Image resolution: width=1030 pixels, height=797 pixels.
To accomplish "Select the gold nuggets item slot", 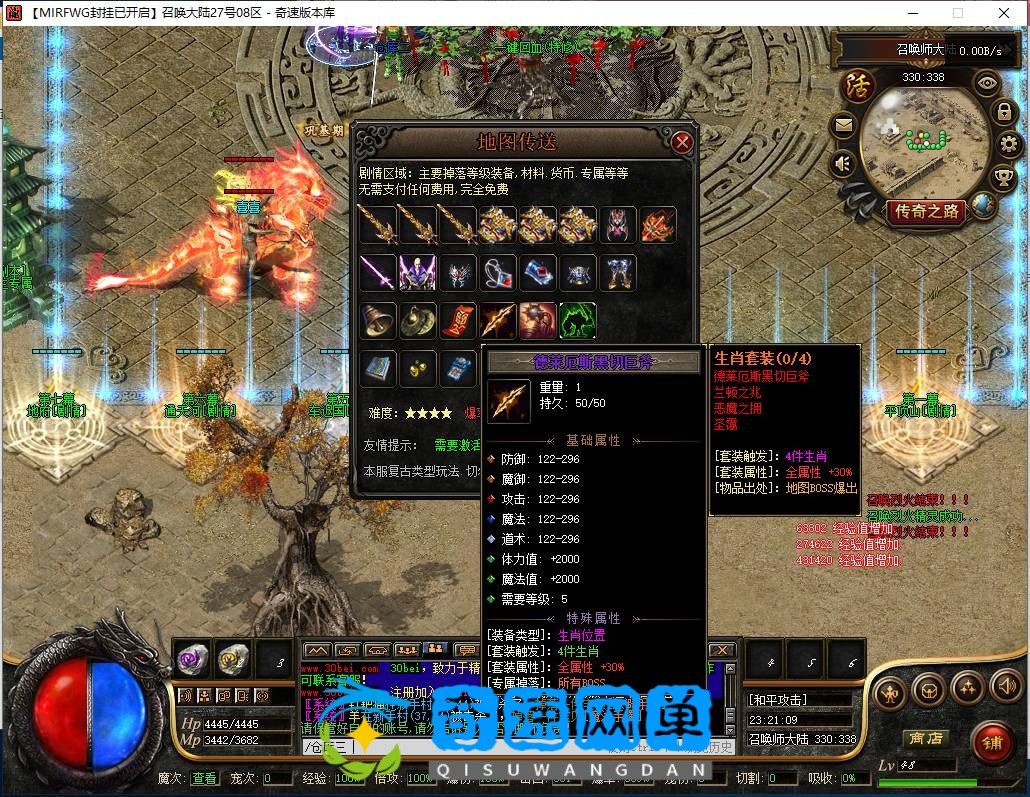I will [x=417, y=368].
